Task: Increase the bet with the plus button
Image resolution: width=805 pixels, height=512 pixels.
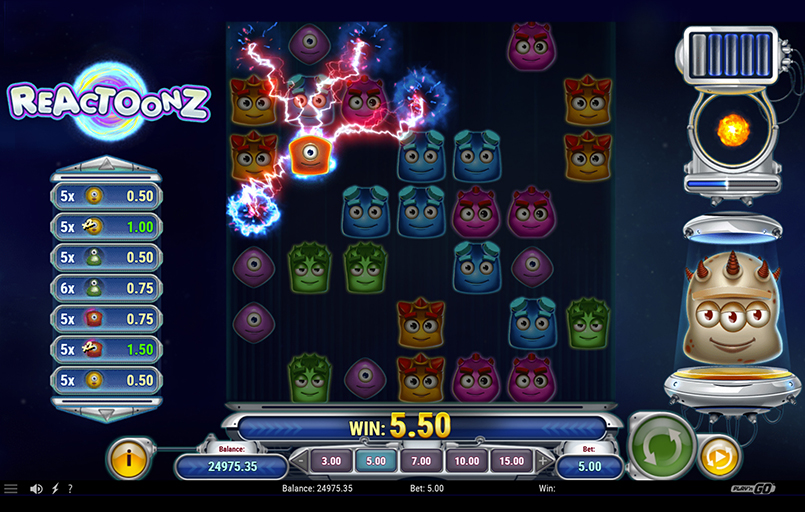Action: [543, 461]
